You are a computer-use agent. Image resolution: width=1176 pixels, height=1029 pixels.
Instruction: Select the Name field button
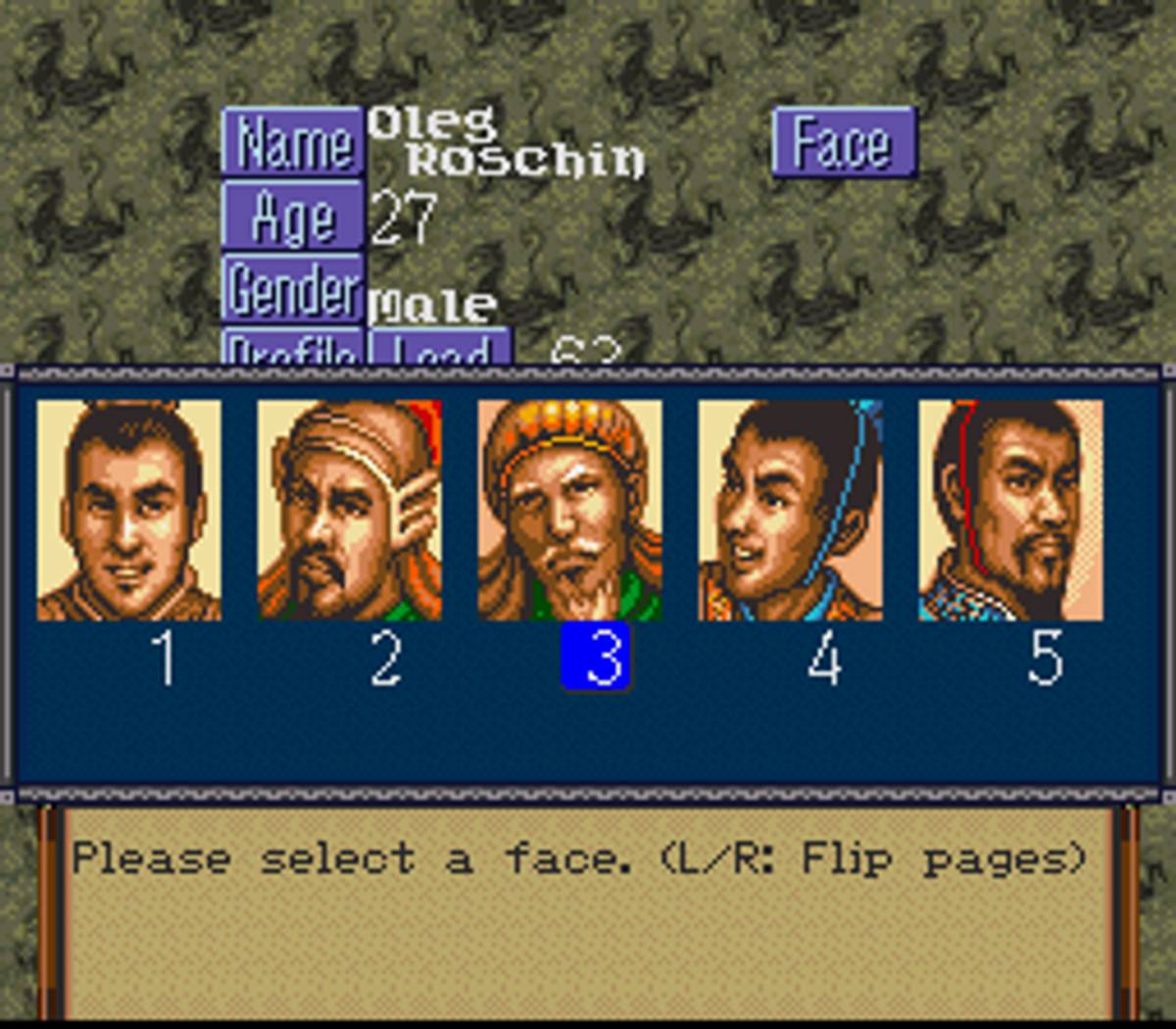293,143
